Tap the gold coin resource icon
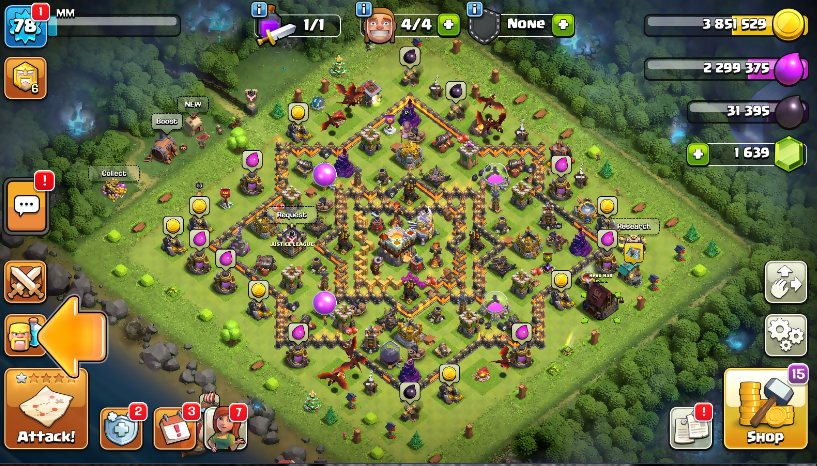Viewport: 817px width, 466px height. 789,24
